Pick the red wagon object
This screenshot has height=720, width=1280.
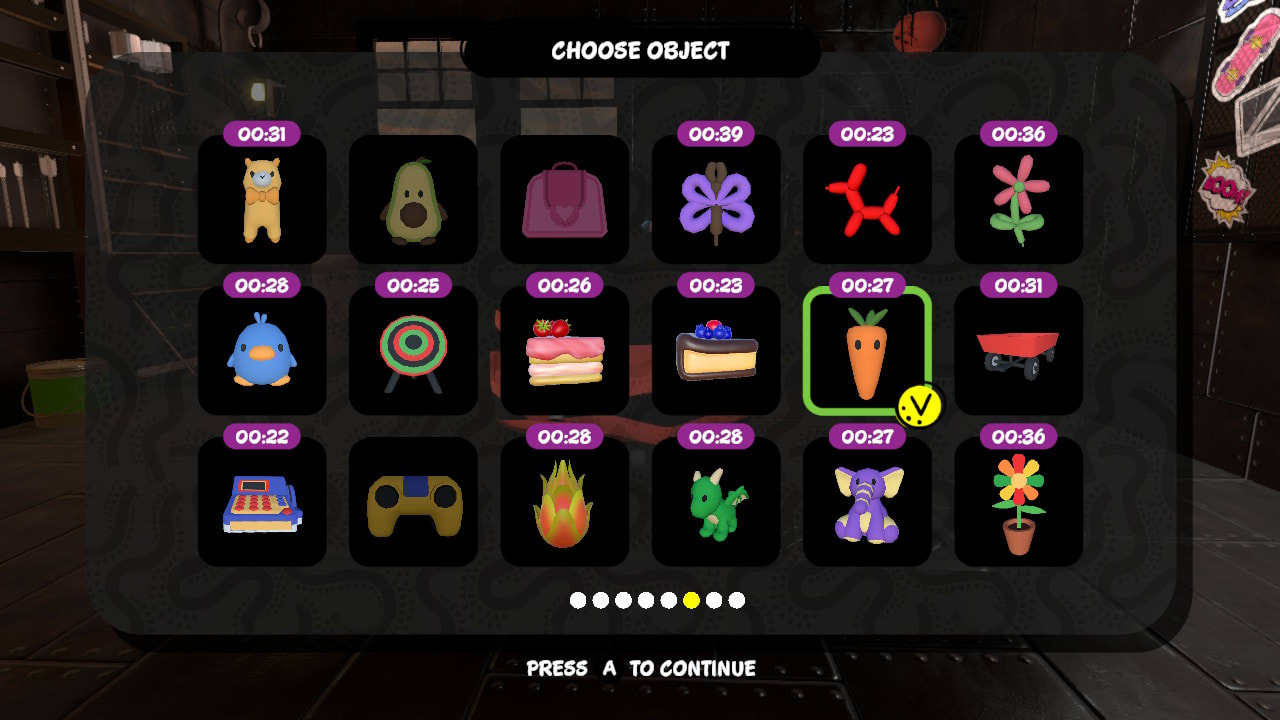pyautogui.click(x=1018, y=352)
